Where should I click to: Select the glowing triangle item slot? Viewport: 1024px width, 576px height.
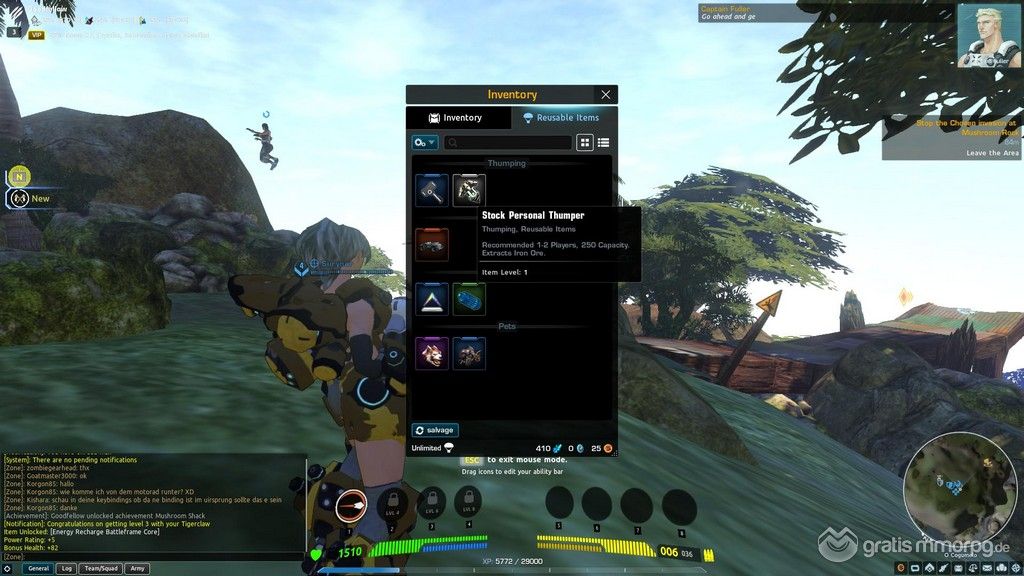click(x=432, y=299)
